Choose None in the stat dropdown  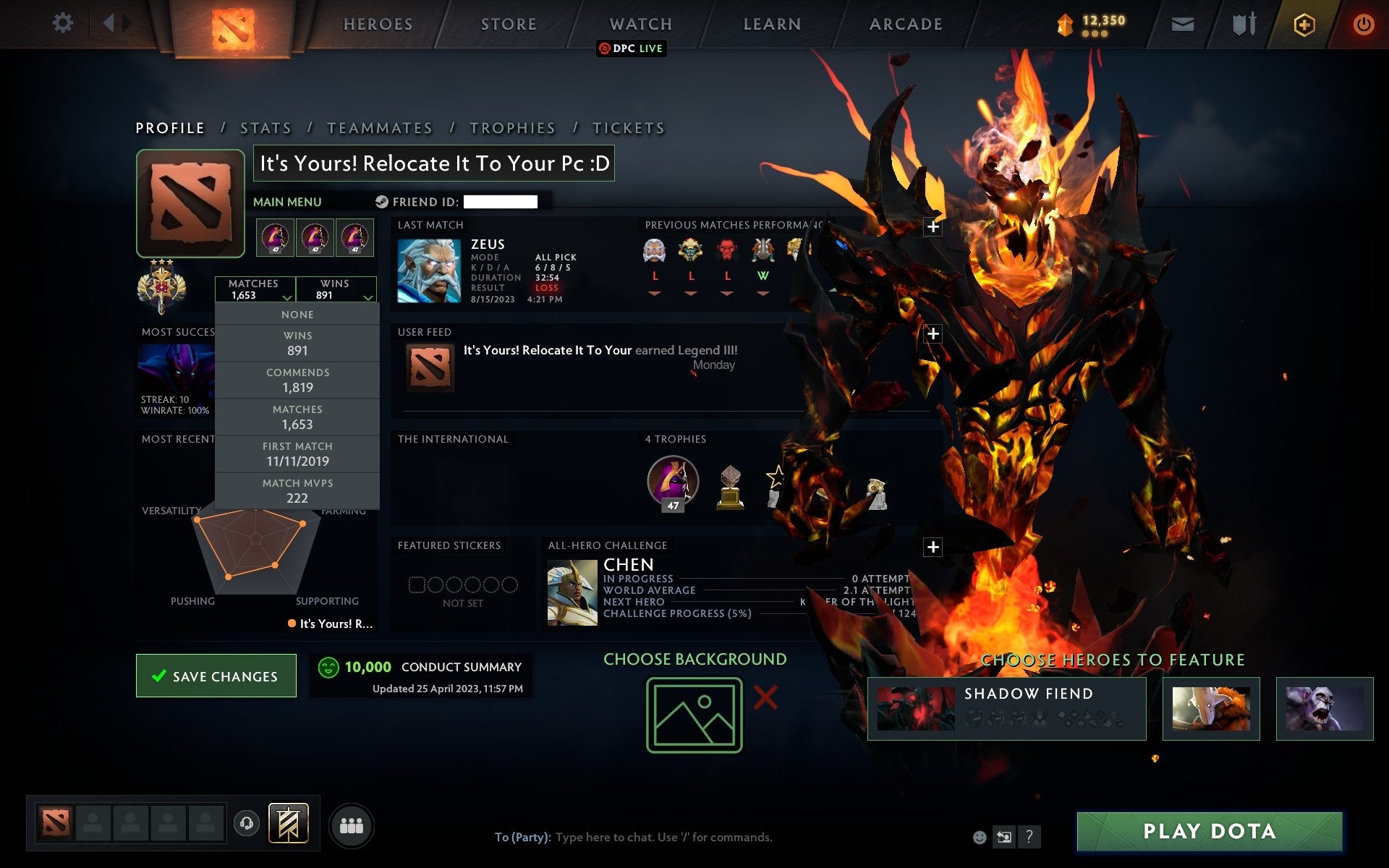pos(298,314)
